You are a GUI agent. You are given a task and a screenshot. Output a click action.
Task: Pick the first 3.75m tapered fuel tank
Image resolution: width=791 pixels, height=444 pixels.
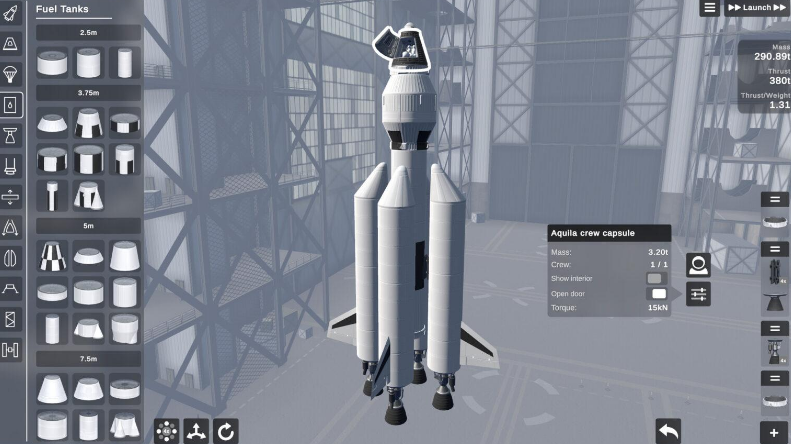click(x=53, y=124)
